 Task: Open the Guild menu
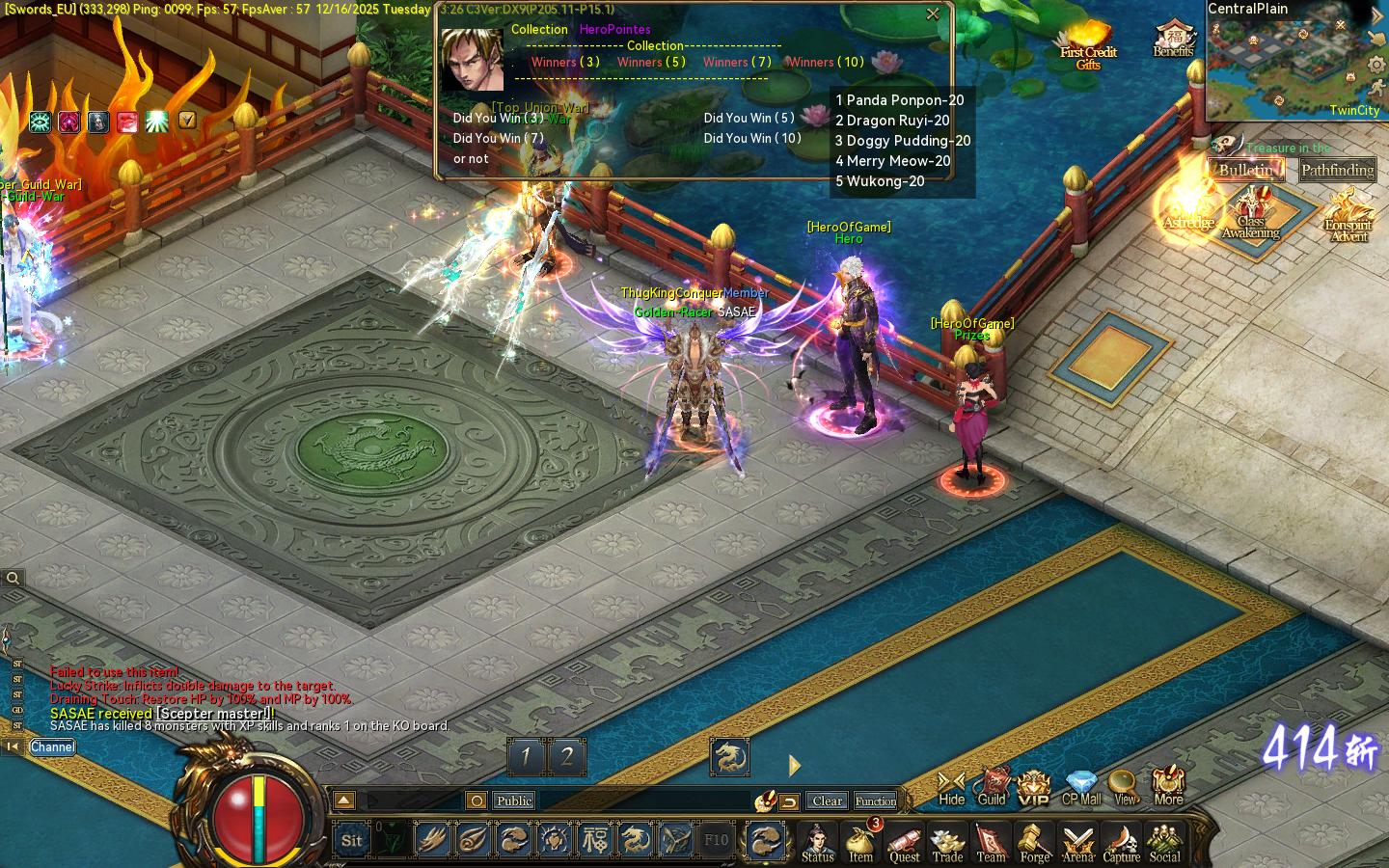click(992, 786)
